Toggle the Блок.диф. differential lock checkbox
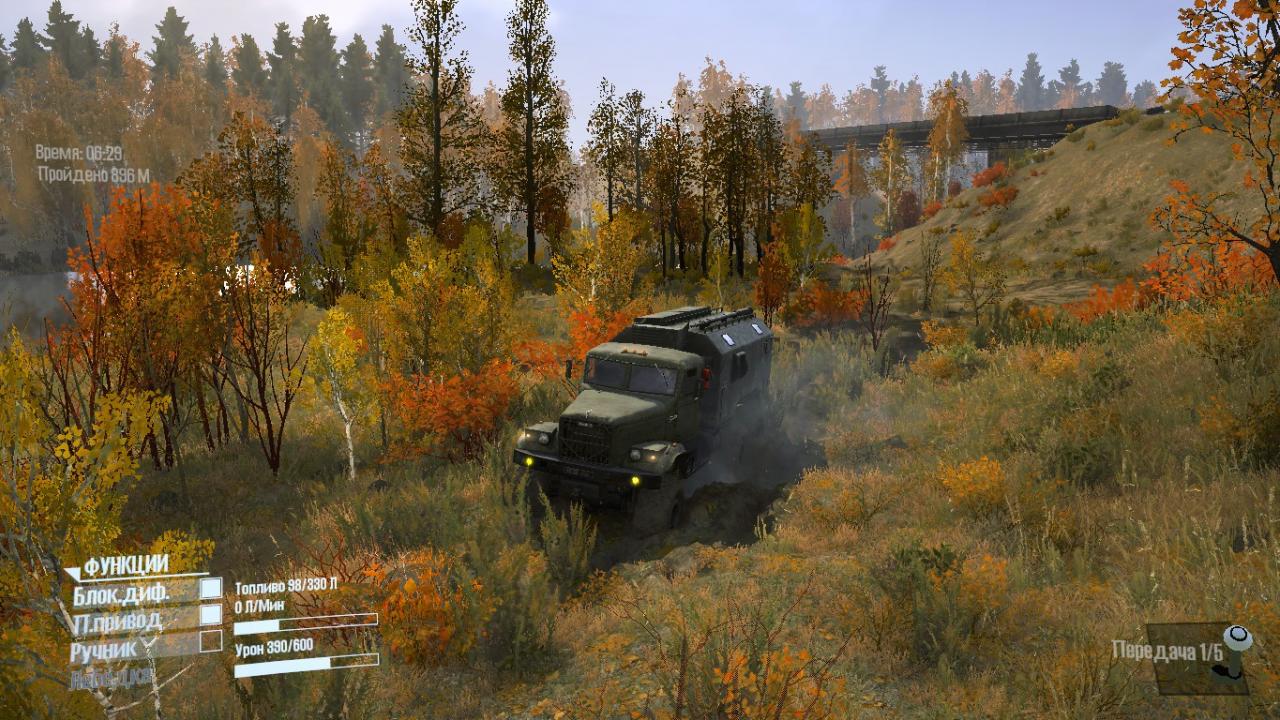This screenshot has width=1280, height=720. point(211,589)
